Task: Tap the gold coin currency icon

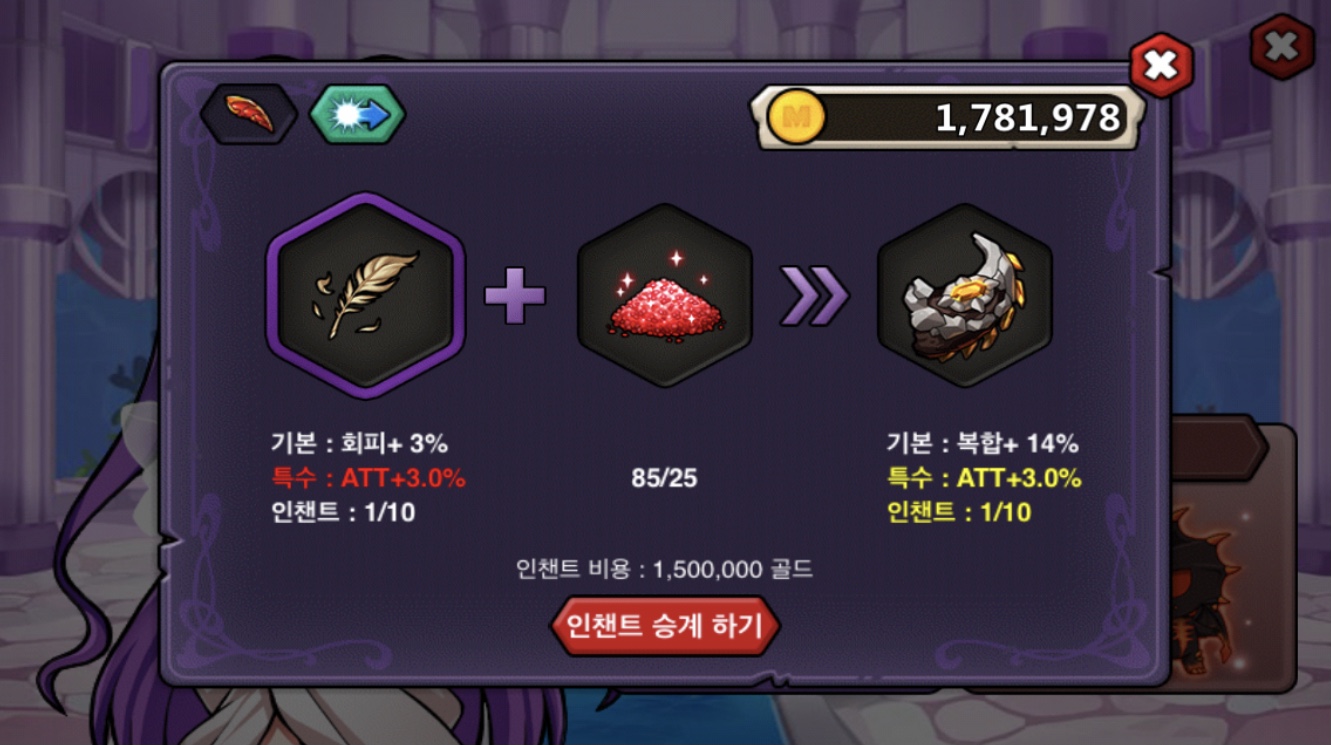Action: click(796, 119)
